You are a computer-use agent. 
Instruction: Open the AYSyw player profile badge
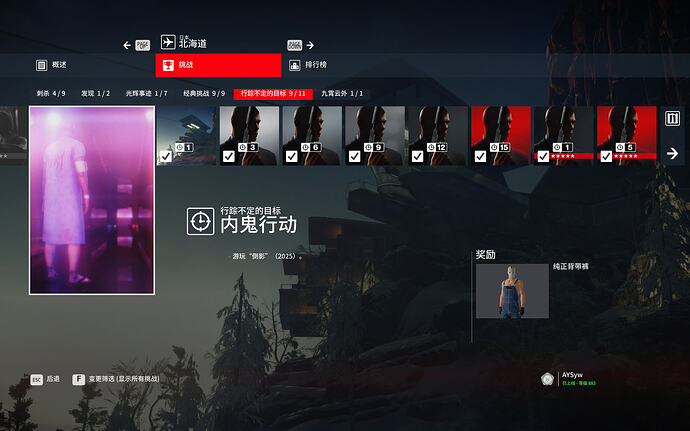[x=567, y=378]
